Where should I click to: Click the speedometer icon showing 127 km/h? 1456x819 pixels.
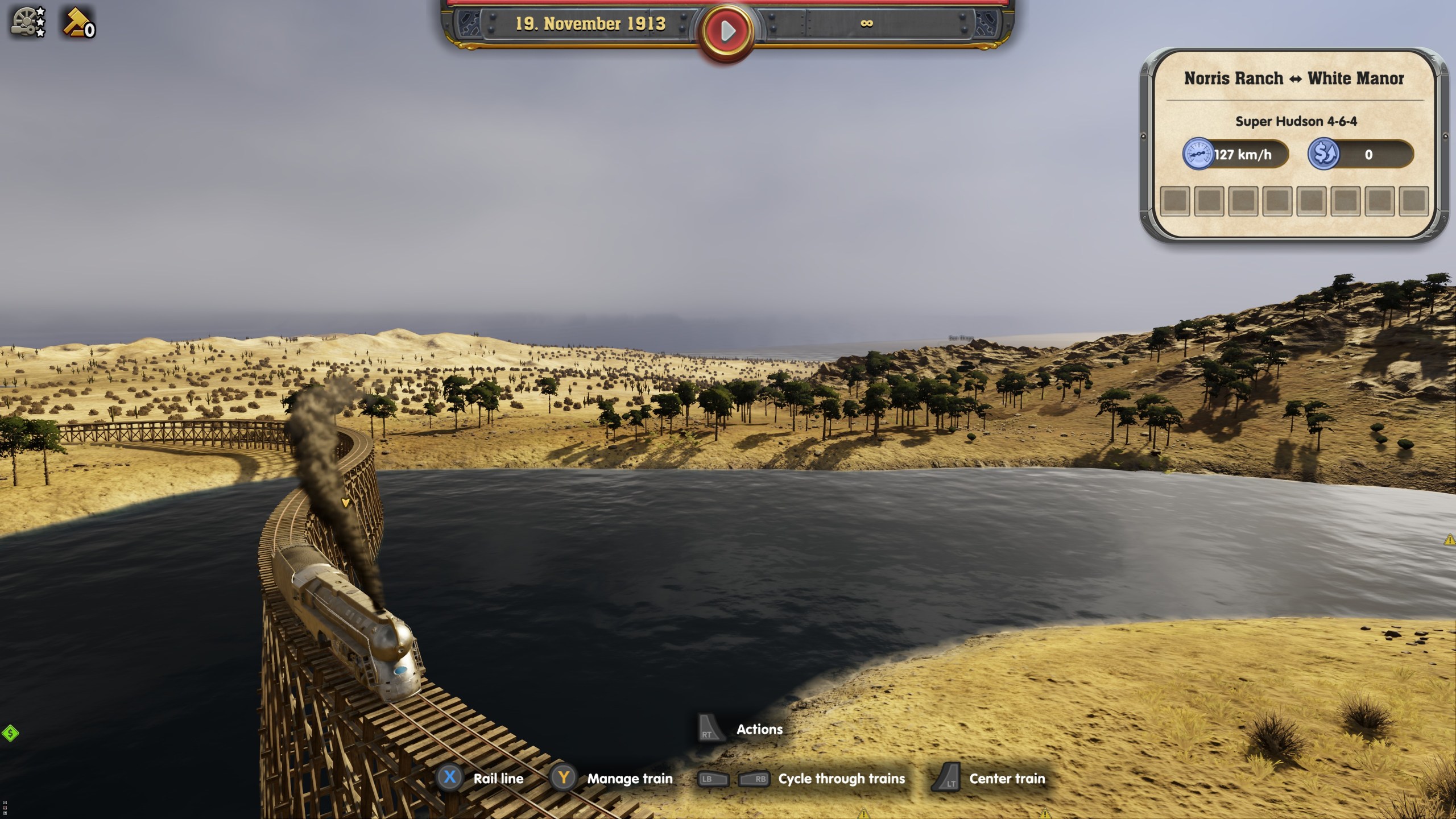(x=1199, y=154)
